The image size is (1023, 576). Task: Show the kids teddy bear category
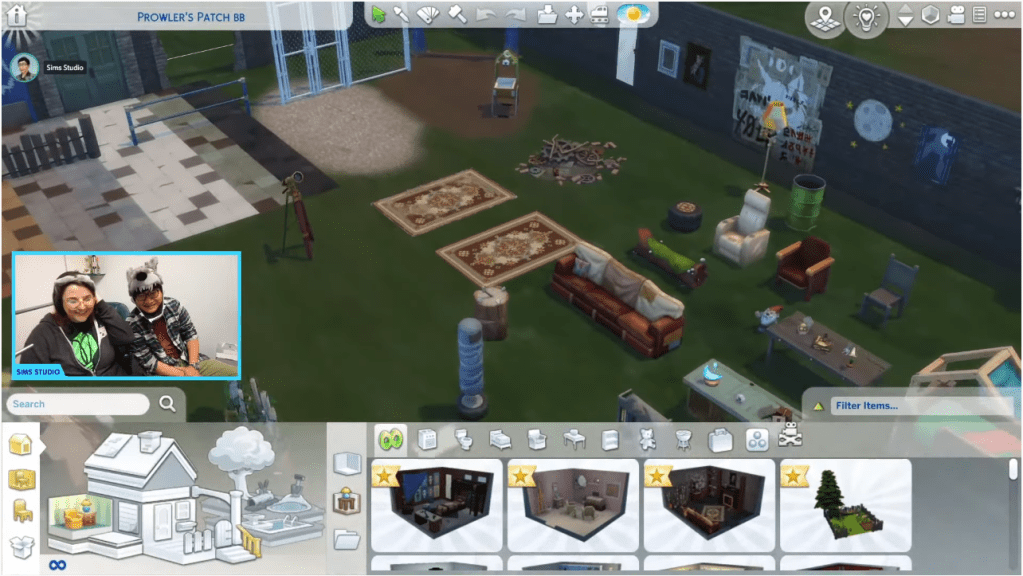click(648, 439)
